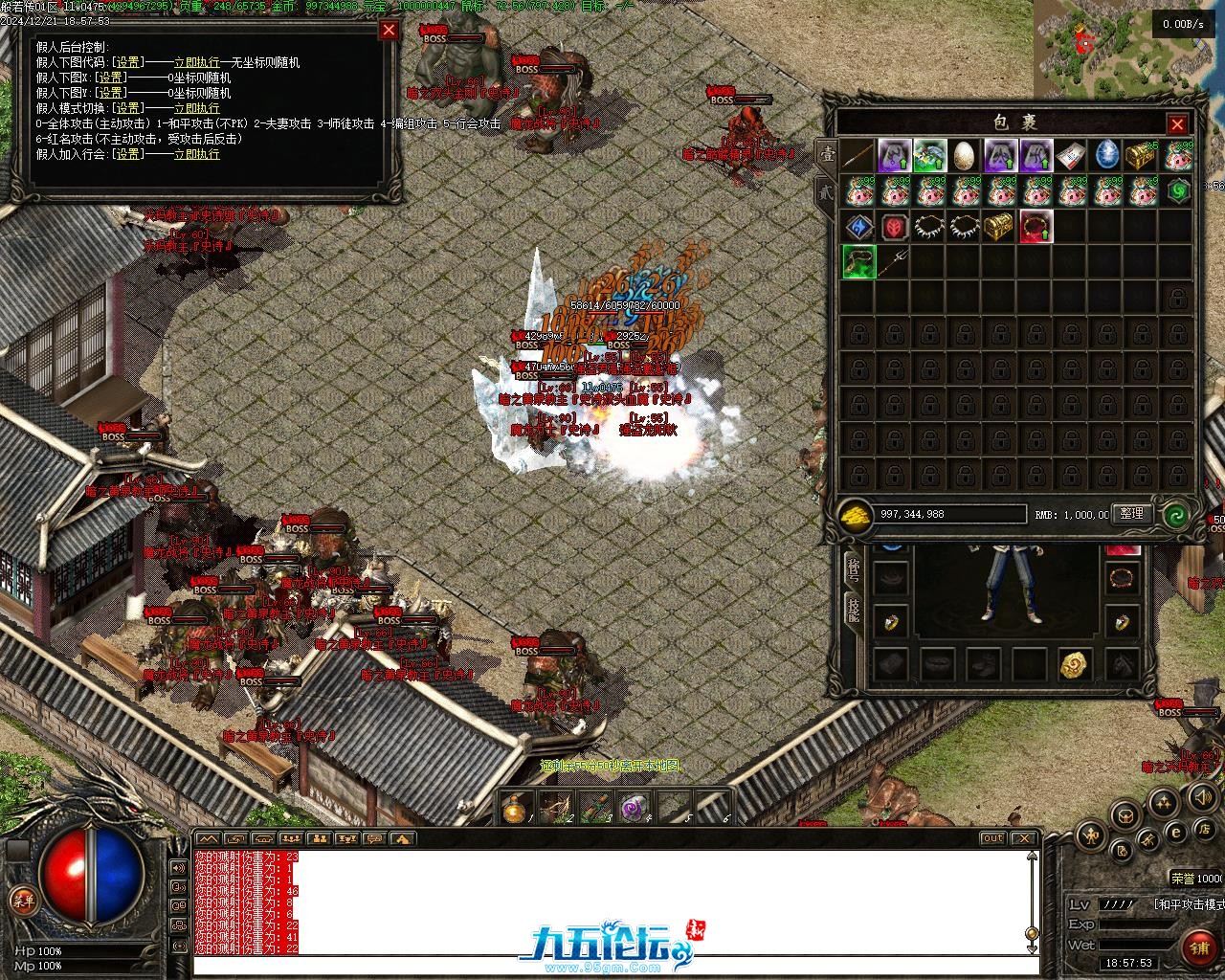Click 设置 link for 假人下图X
The width and height of the screenshot is (1225, 980).
click(110, 78)
